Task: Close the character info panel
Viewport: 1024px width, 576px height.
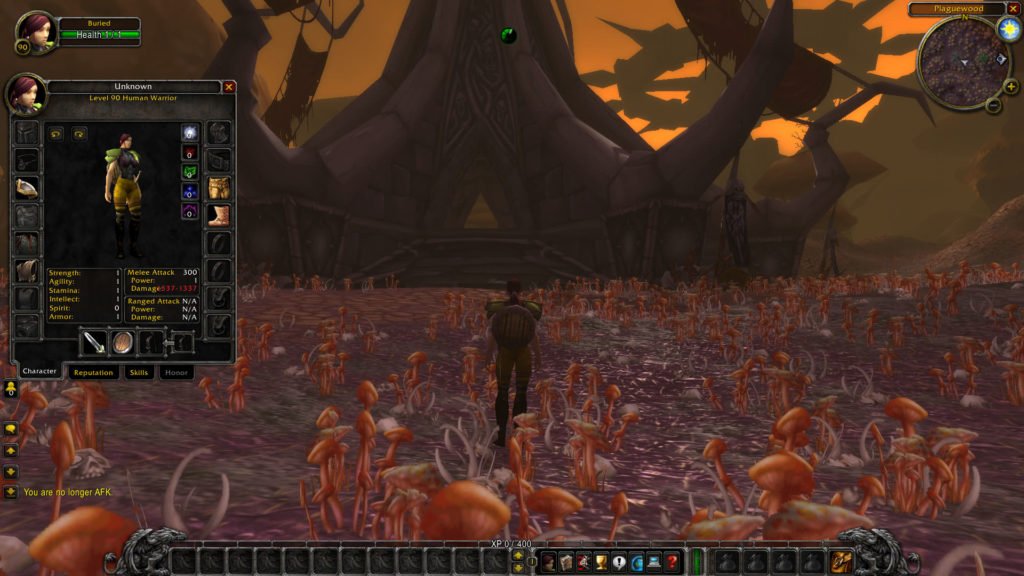Action: coord(229,87)
